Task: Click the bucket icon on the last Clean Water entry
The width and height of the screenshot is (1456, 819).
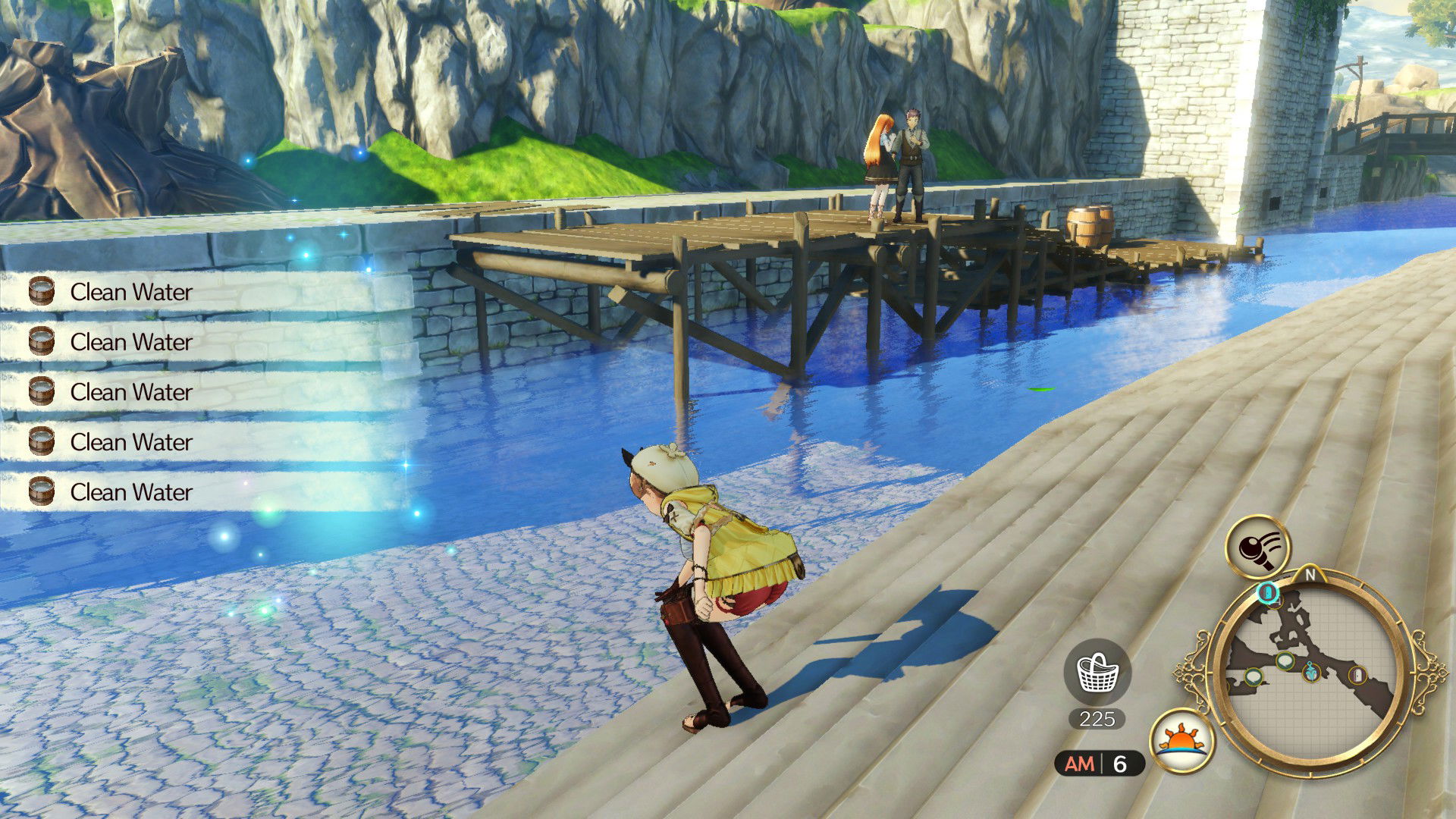Action: coord(42,492)
